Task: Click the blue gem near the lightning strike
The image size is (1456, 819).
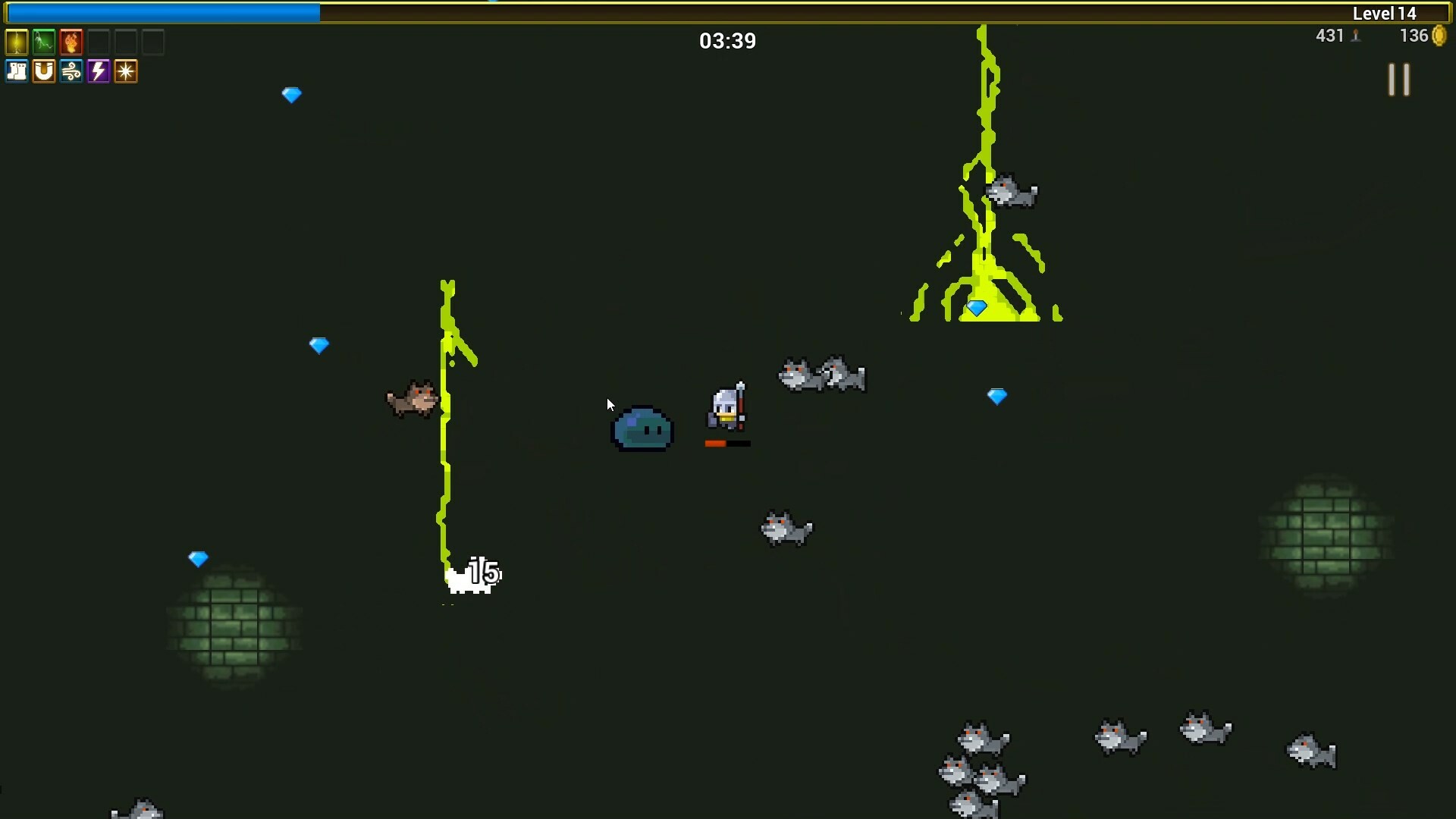Action: (977, 308)
